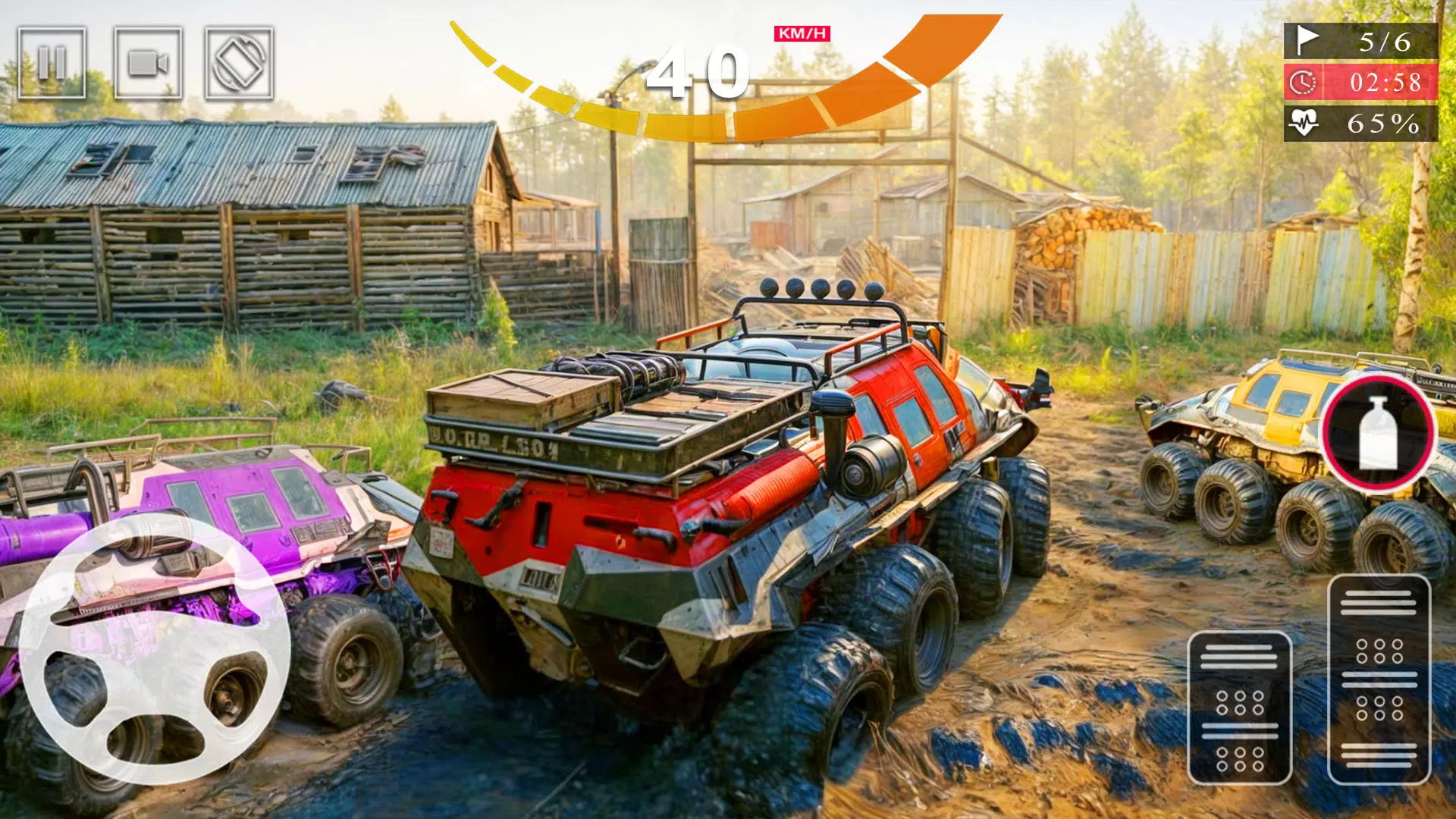Step on the accelerator pedal
Screen dimensions: 1456x819
(x=1379, y=679)
